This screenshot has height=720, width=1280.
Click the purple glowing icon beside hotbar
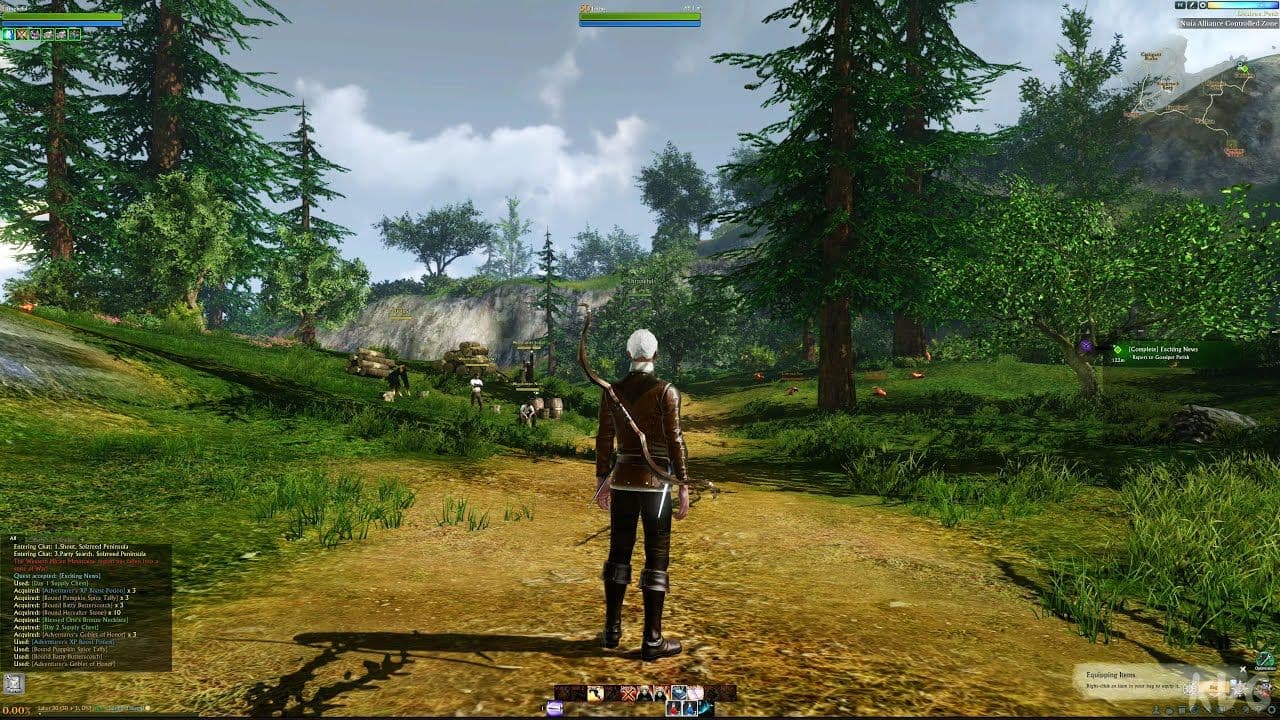[554, 709]
